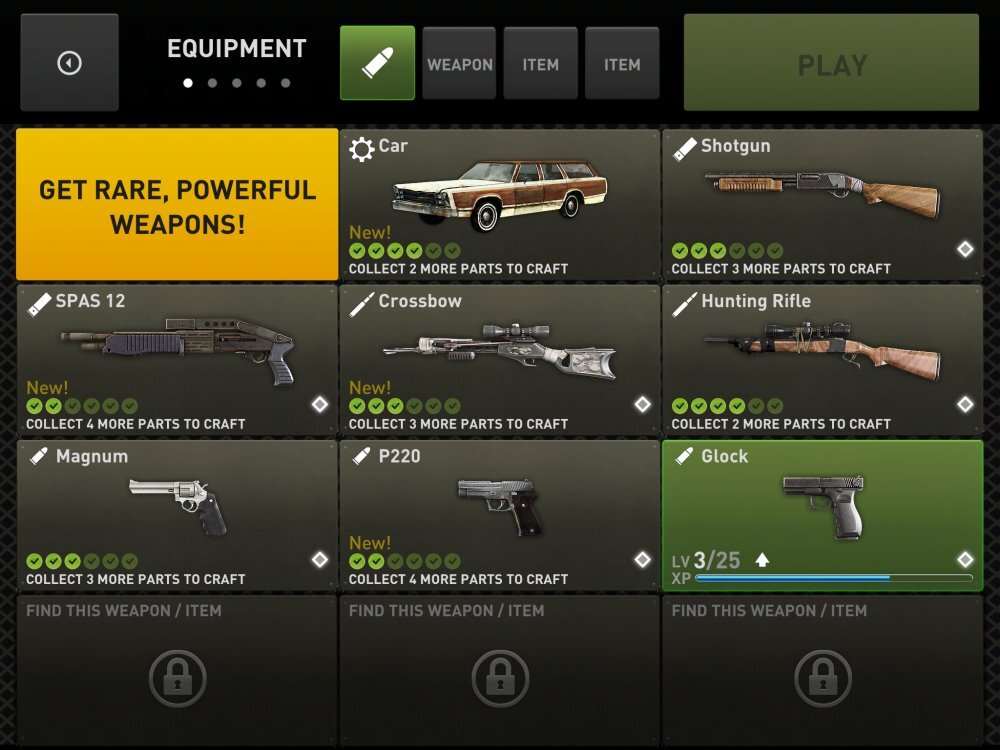This screenshot has height=750, width=1000.
Task: Click the Glock upgrade arrow icon
Action: pos(762,560)
